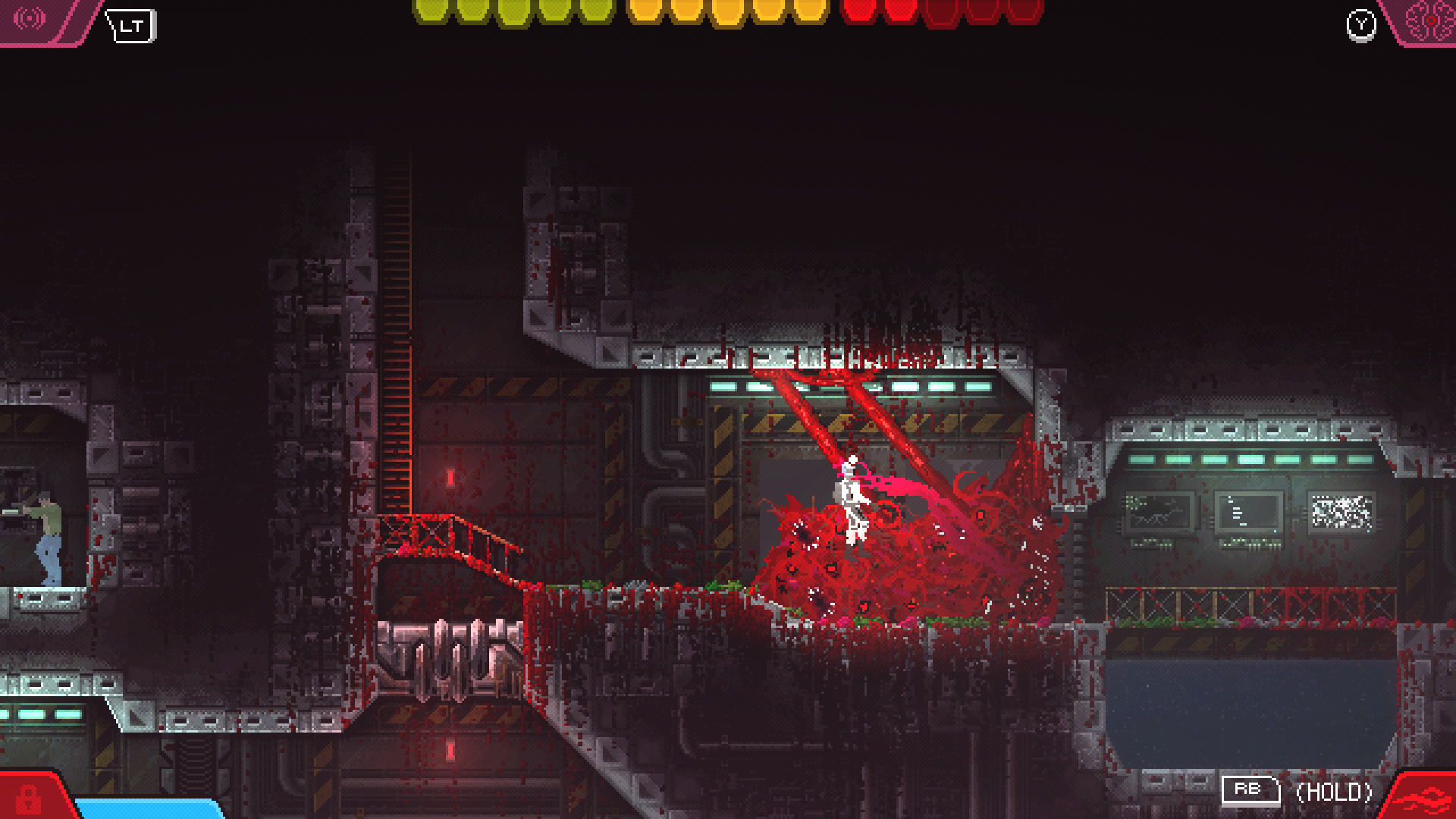
Task: Click the red padlock ability icon
Action: pyautogui.click(x=28, y=799)
